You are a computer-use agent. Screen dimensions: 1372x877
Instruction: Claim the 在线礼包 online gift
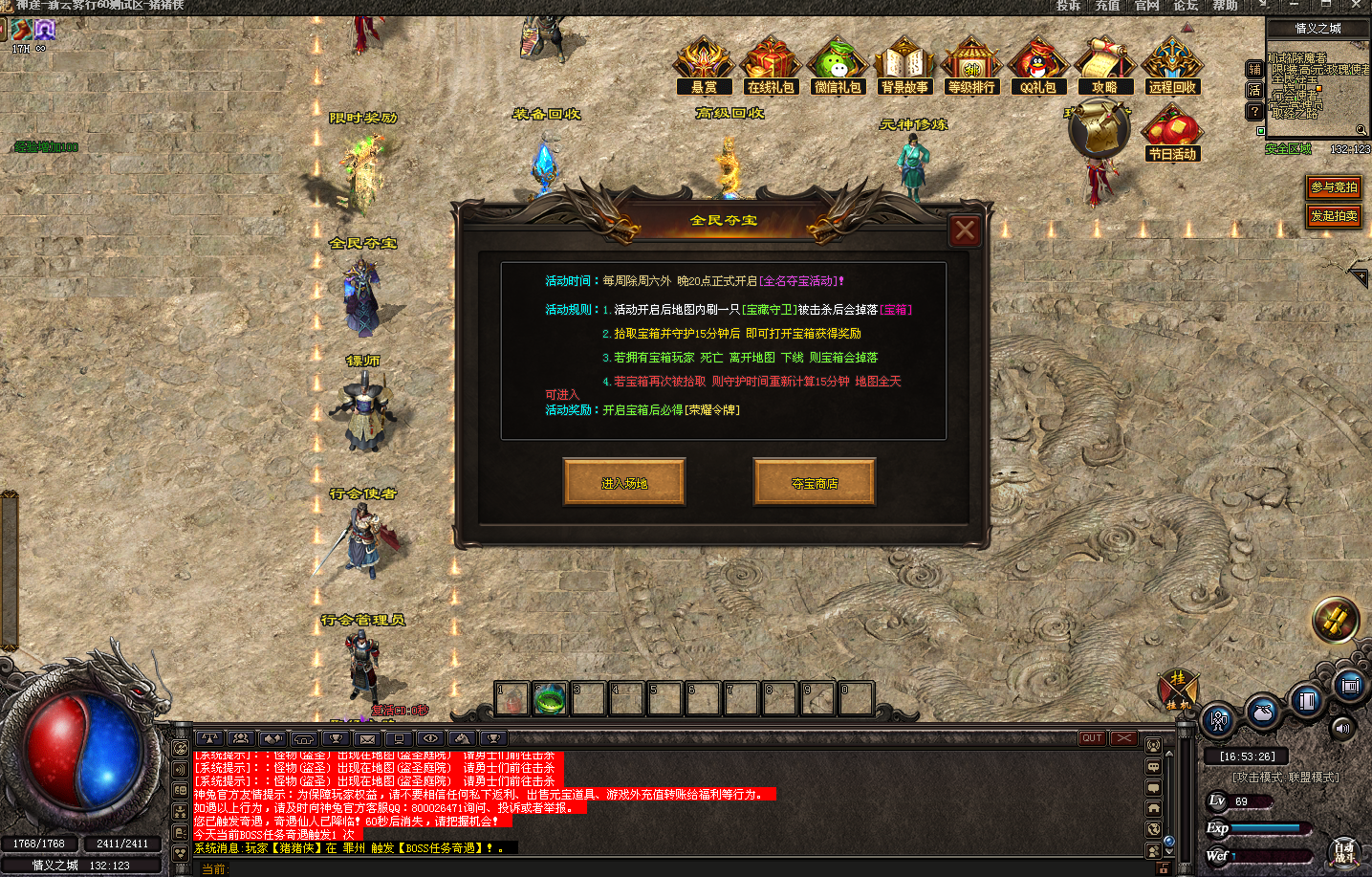coord(771,65)
